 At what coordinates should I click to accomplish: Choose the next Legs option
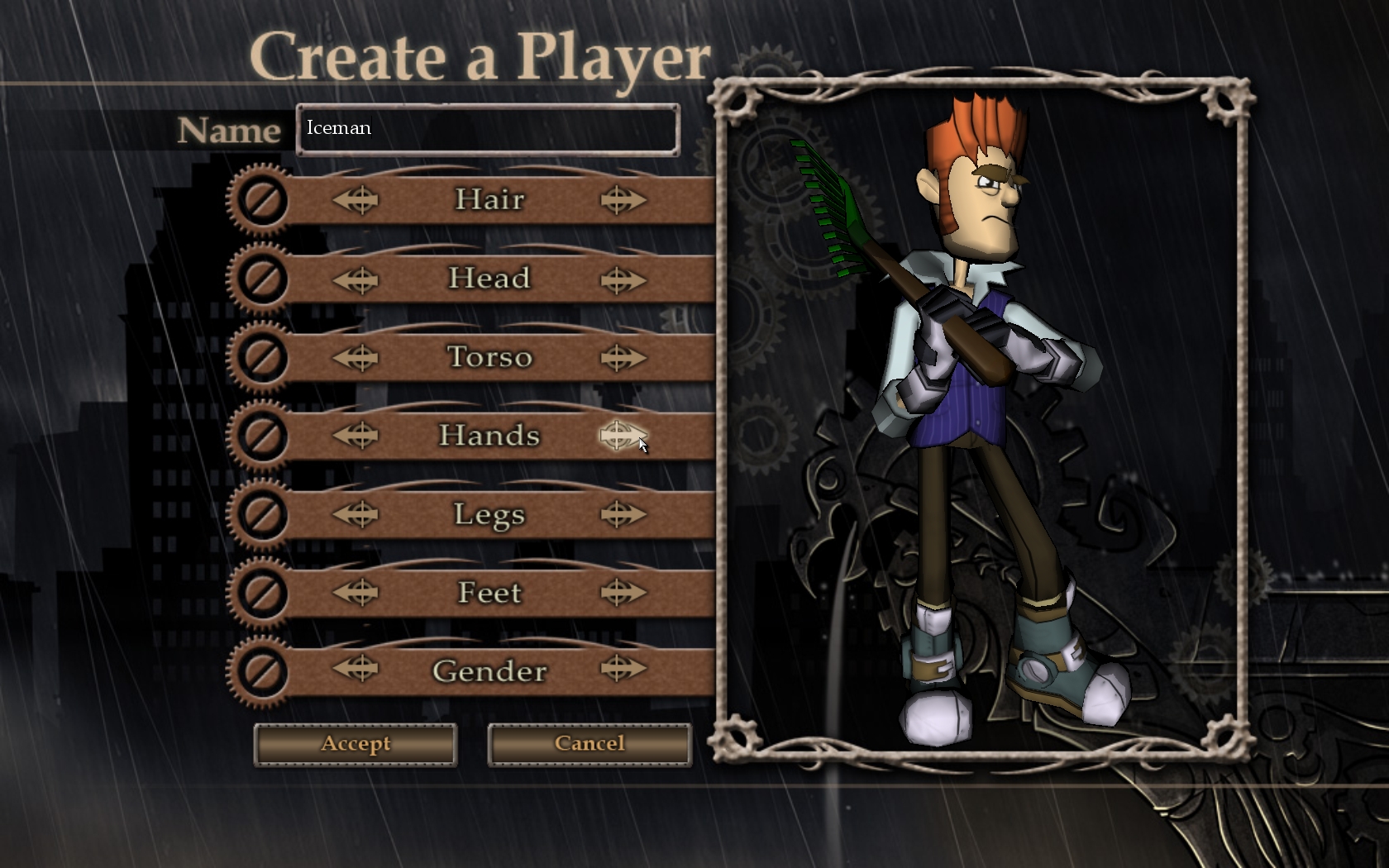(622, 515)
